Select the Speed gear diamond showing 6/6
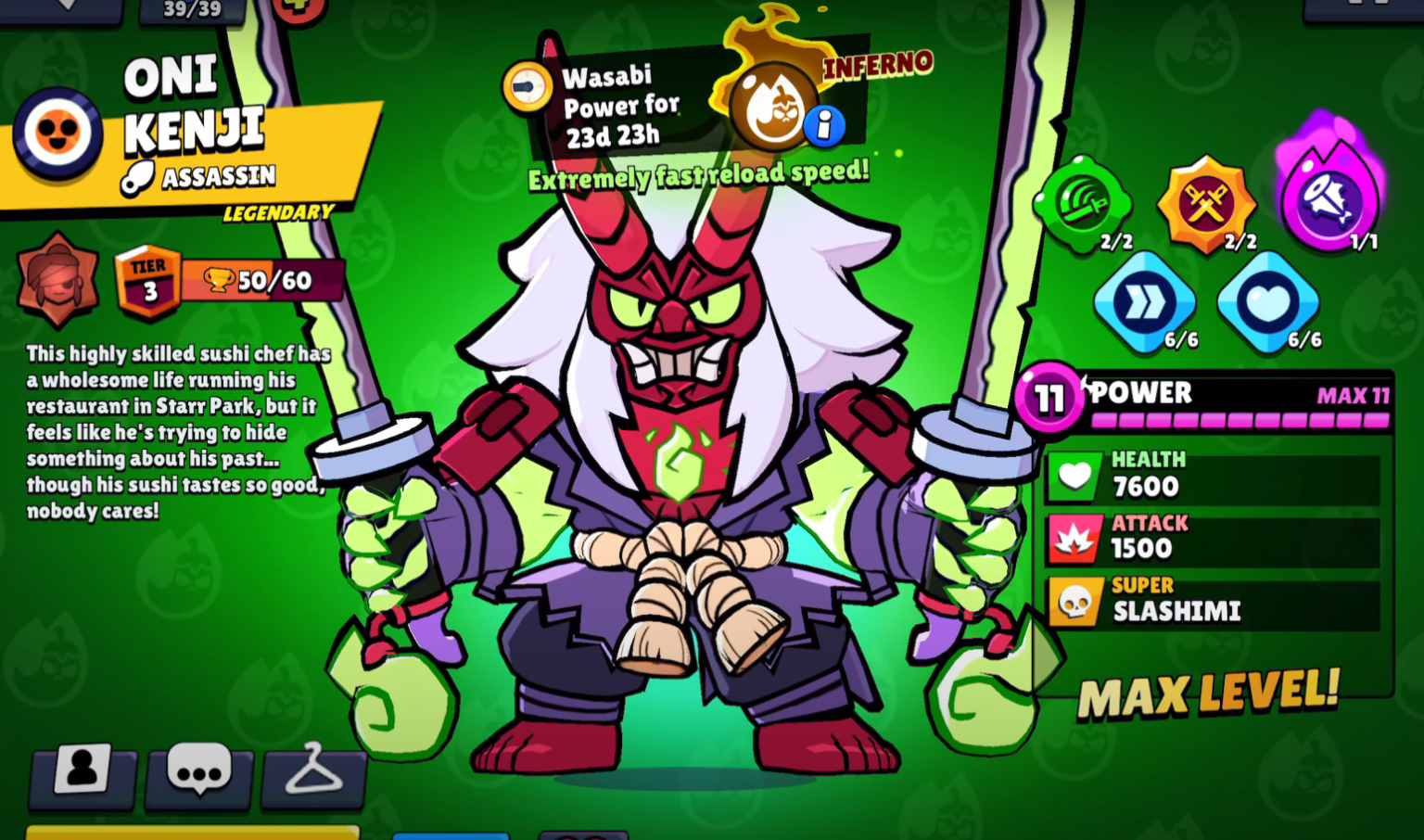This screenshot has width=1424, height=840. point(1146,303)
